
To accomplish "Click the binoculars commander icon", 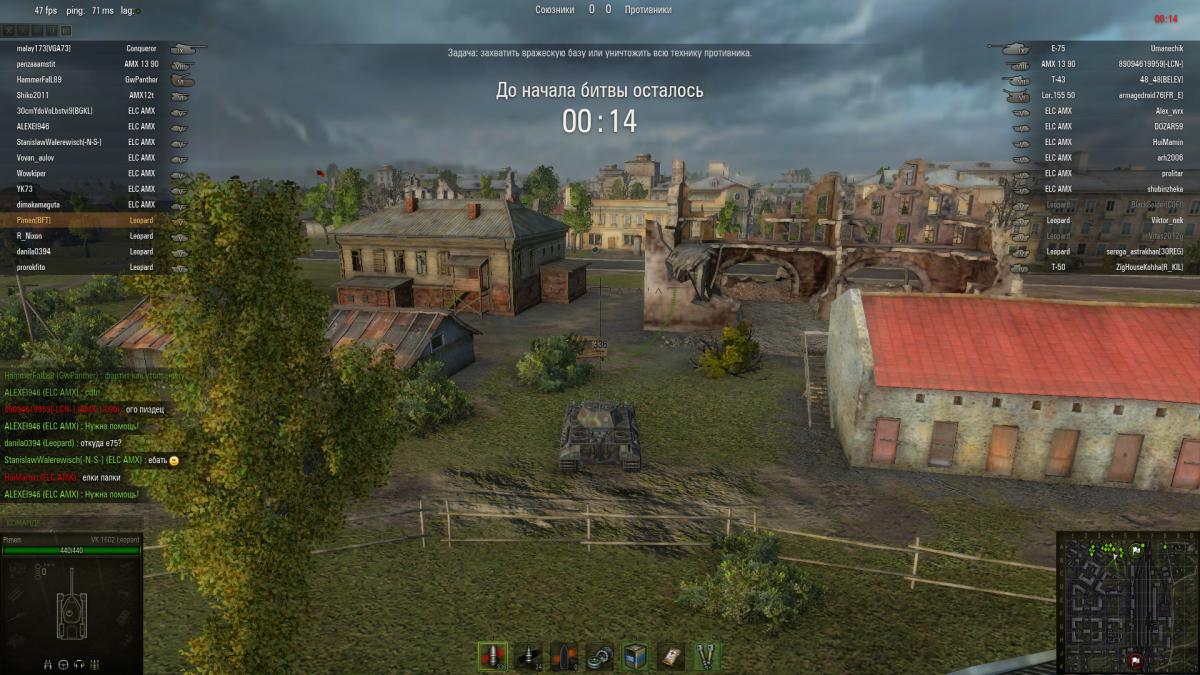I will pyautogui.click(x=47, y=664).
